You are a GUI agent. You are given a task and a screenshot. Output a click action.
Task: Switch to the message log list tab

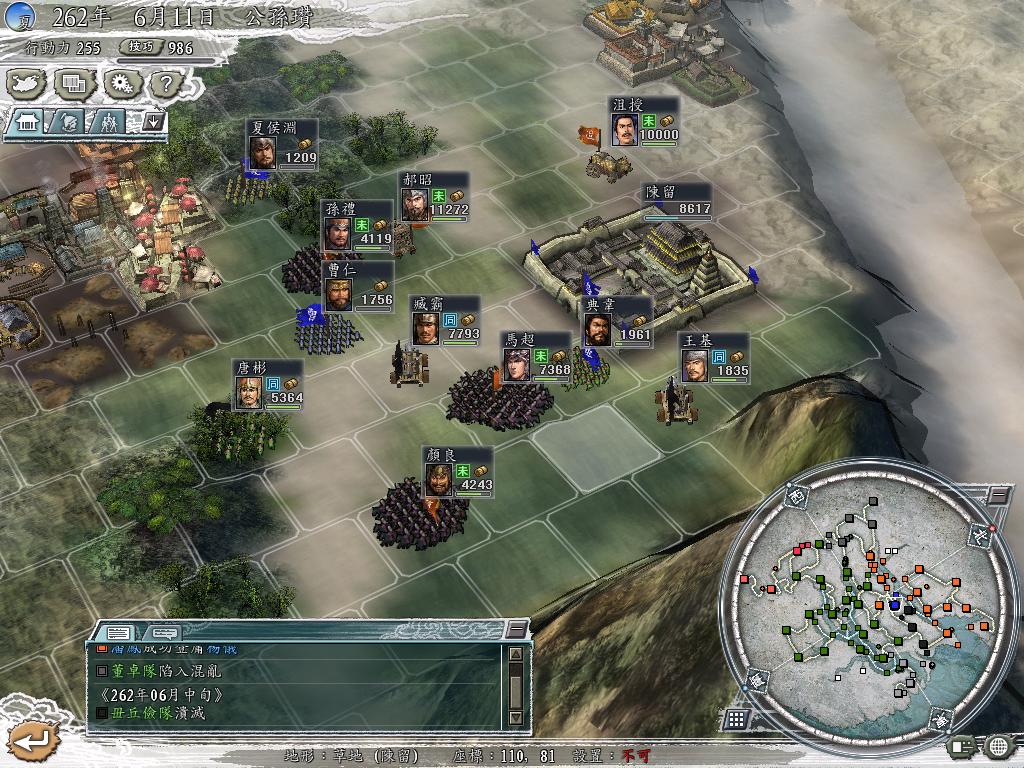[118, 632]
